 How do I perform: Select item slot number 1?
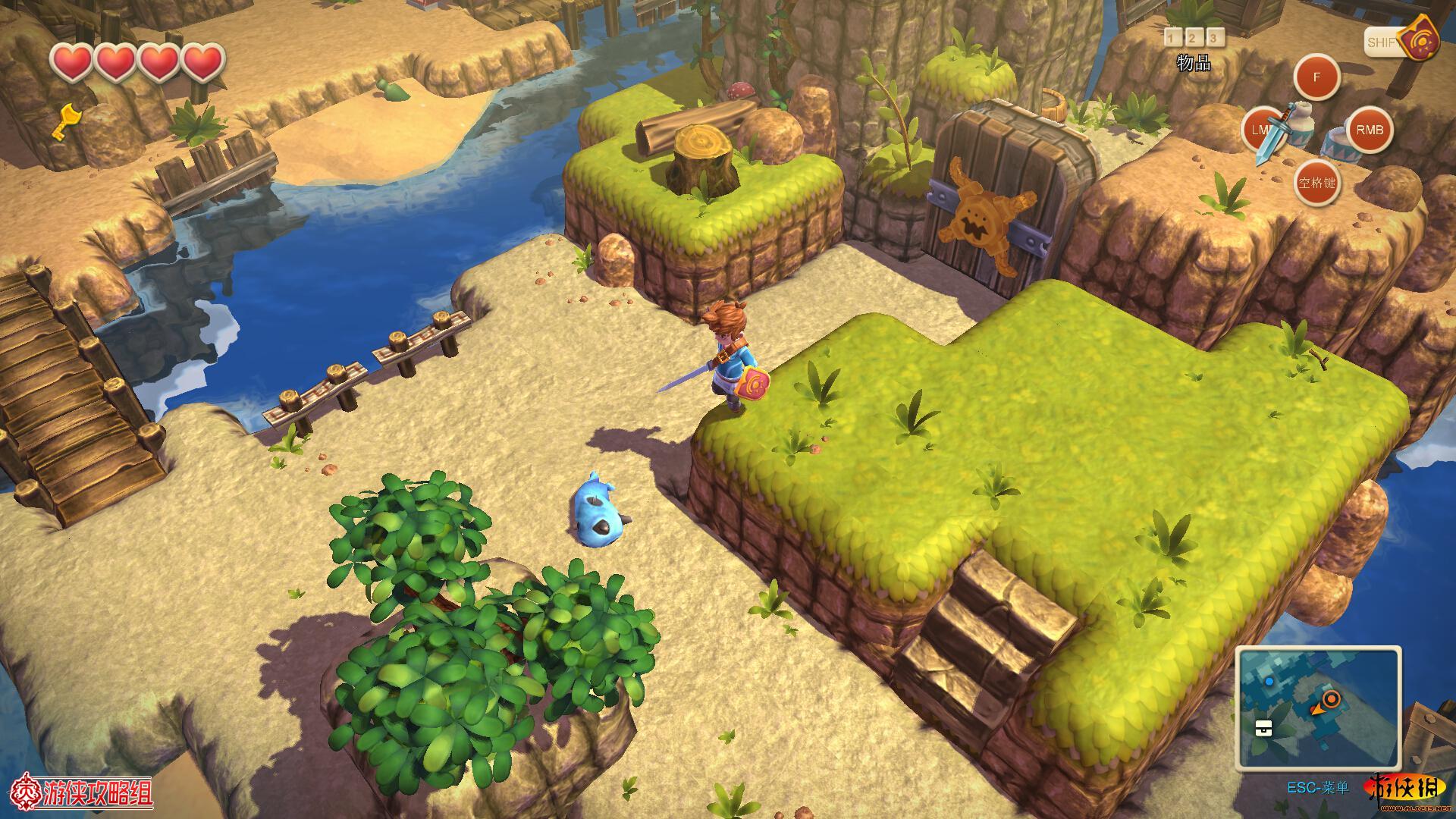(1172, 38)
